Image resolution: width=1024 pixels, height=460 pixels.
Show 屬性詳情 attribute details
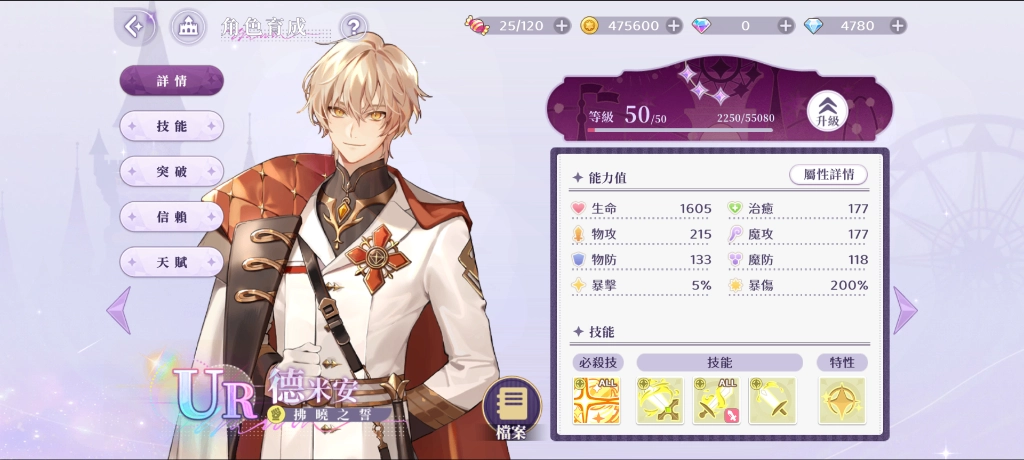click(828, 174)
